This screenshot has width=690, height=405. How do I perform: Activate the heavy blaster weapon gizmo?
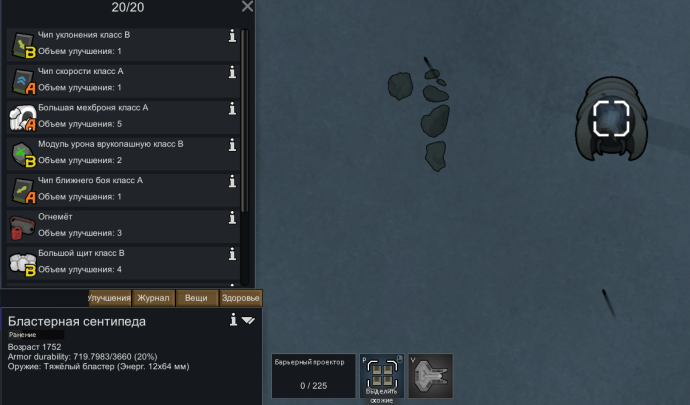(430, 376)
